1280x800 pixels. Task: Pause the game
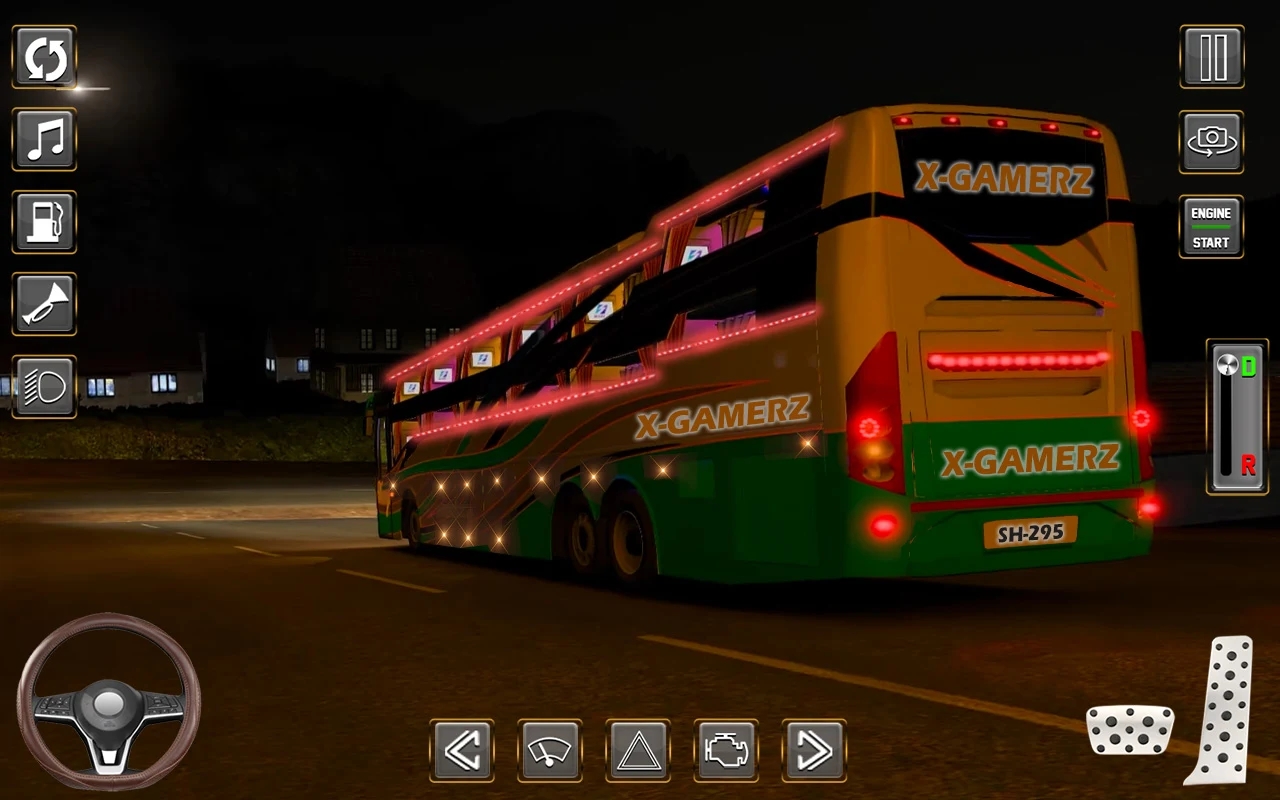point(1210,57)
